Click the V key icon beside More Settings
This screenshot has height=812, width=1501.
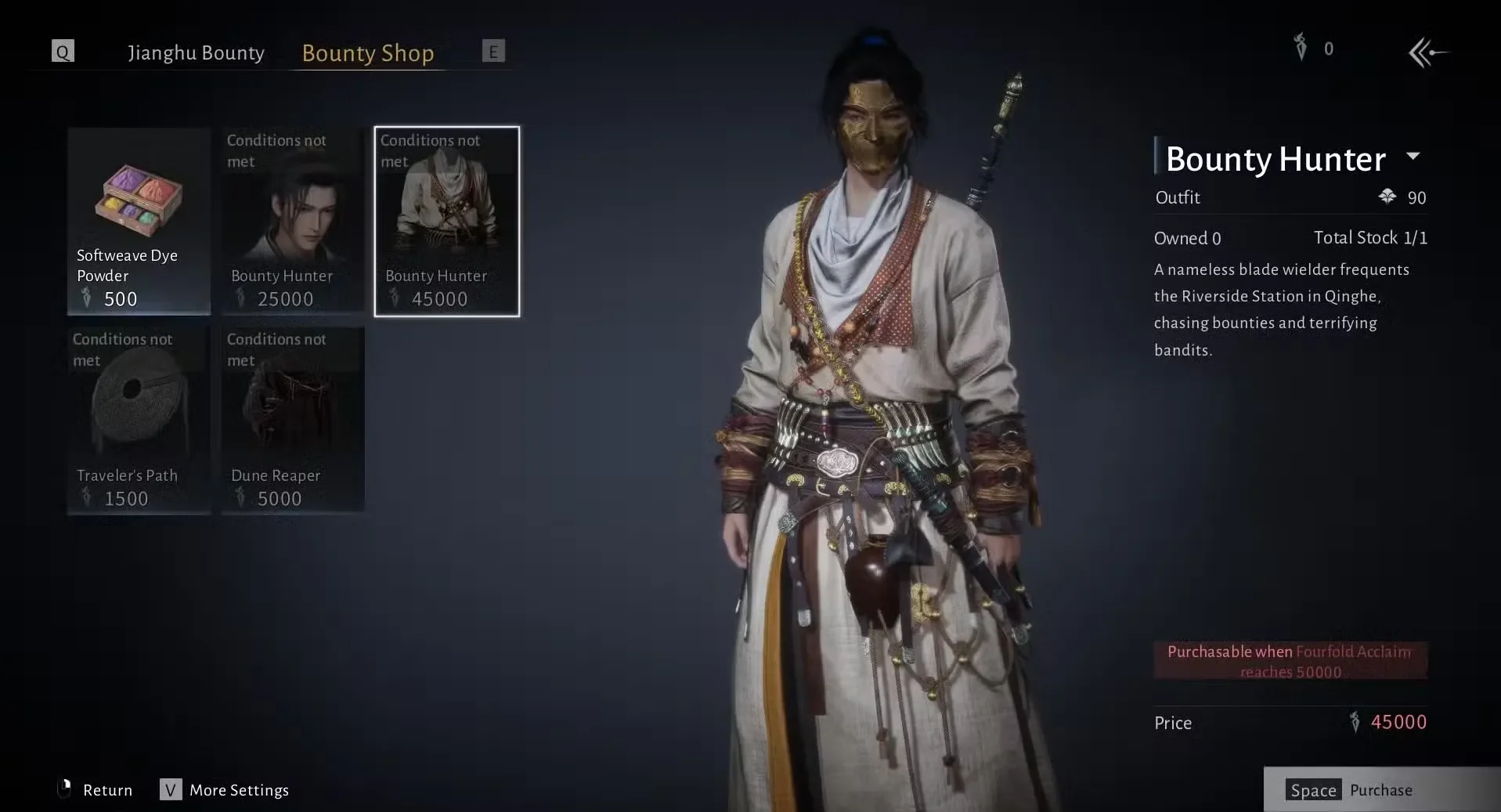click(x=169, y=790)
